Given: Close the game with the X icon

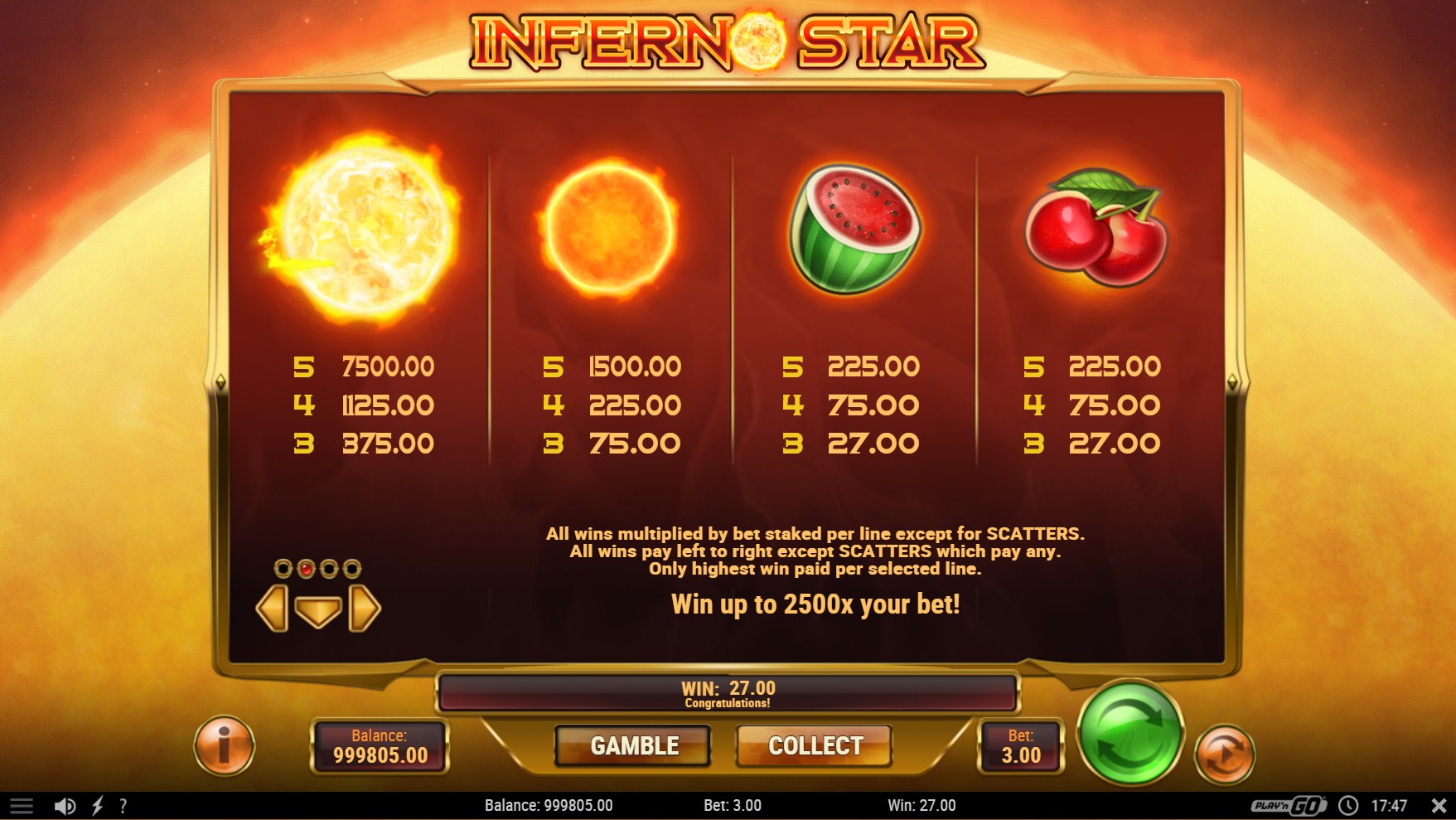Looking at the screenshot, I should [1439, 806].
